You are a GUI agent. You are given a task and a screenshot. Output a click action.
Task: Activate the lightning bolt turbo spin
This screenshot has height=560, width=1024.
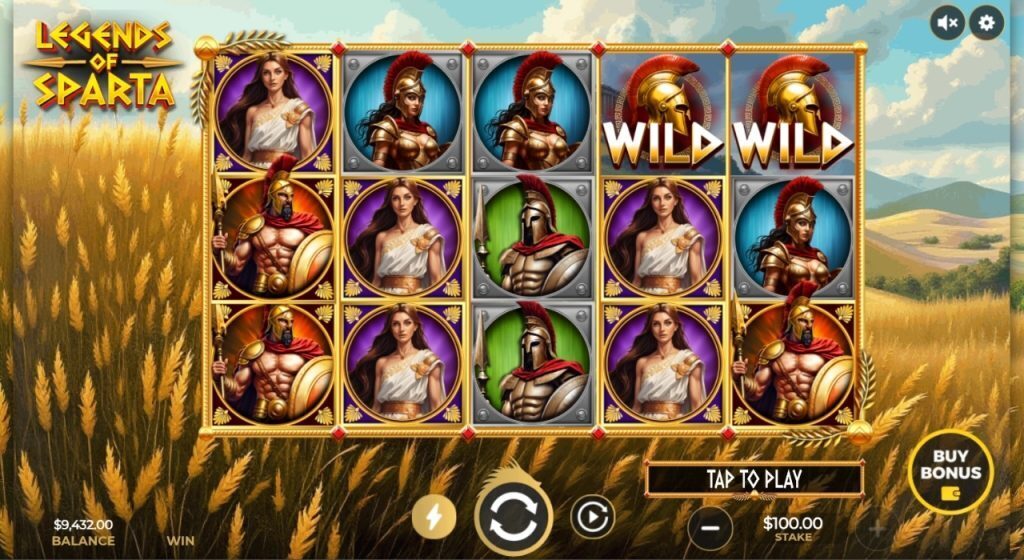(x=434, y=516)
